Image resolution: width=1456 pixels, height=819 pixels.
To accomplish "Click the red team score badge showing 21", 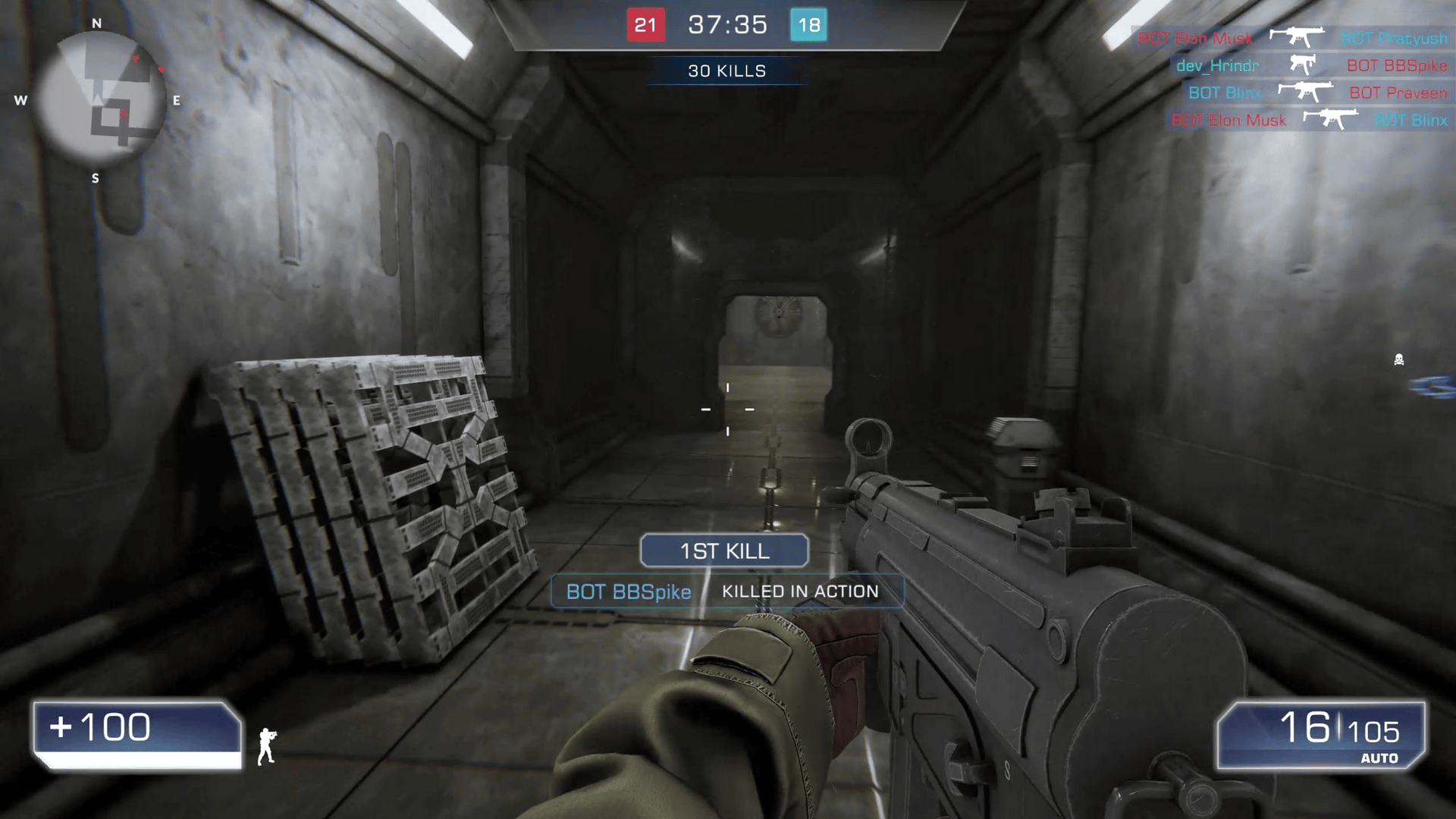I will (x=646, y=24).
